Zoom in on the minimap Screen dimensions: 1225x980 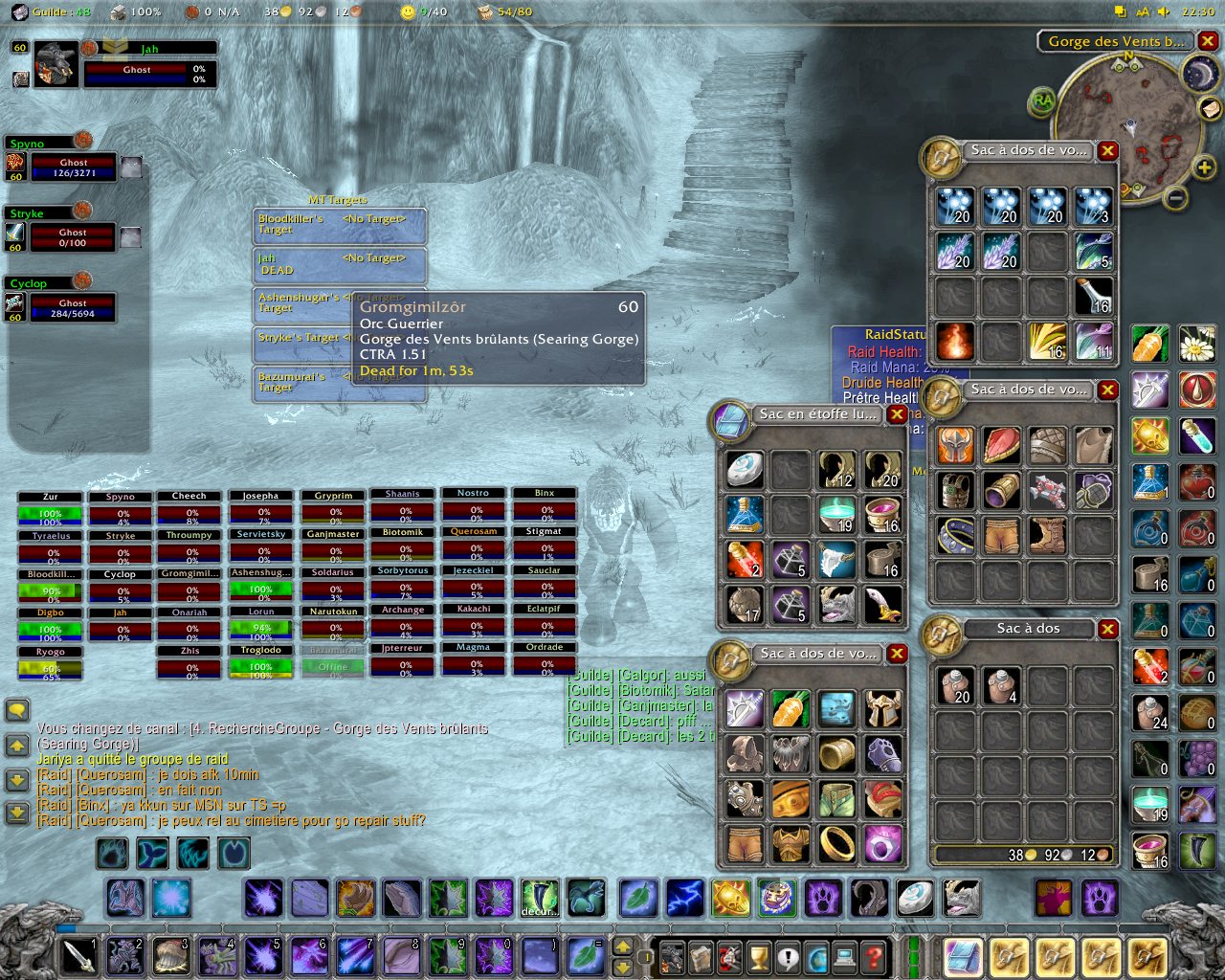1204,169
